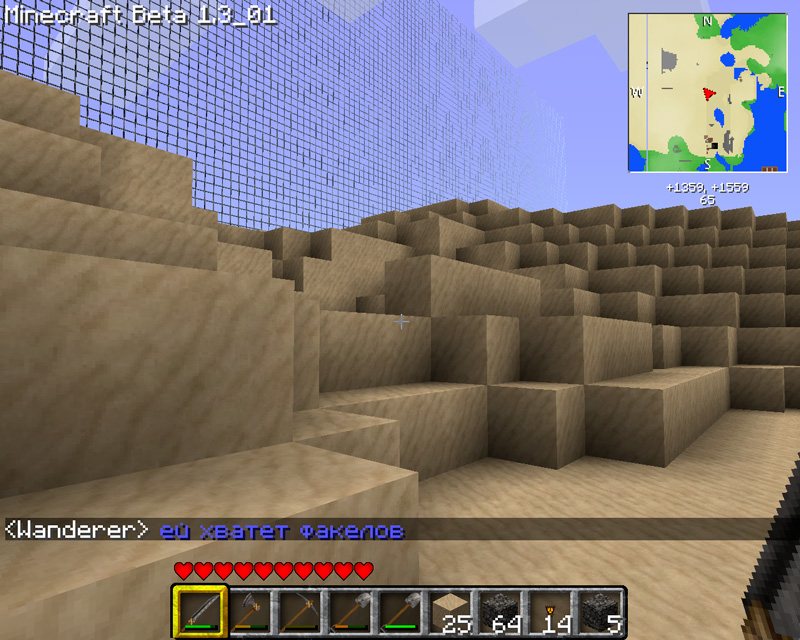
Task: Select the sword in the highlighted hotbar slot
Action: point(197,612)
